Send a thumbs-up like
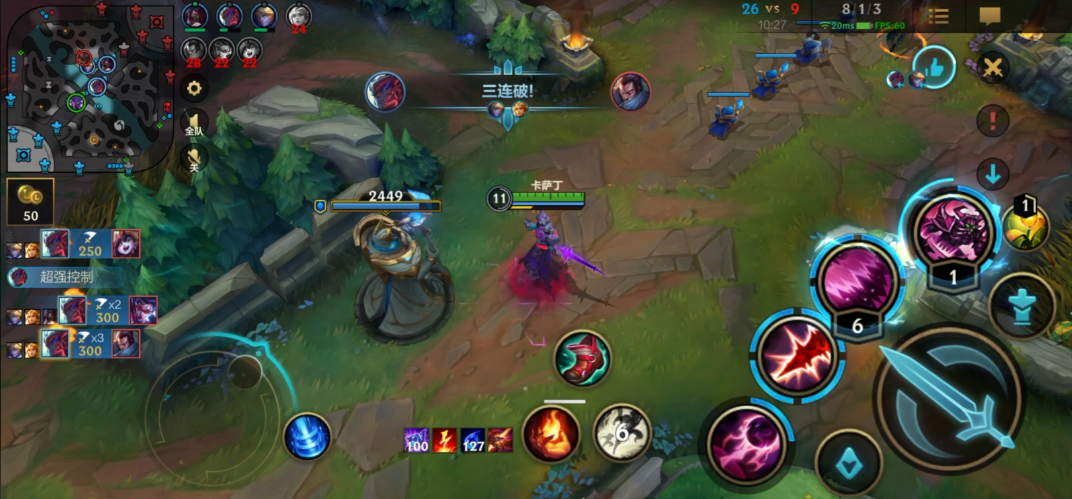Screen dimensions: 1072x499 click(x=934, y=67)
